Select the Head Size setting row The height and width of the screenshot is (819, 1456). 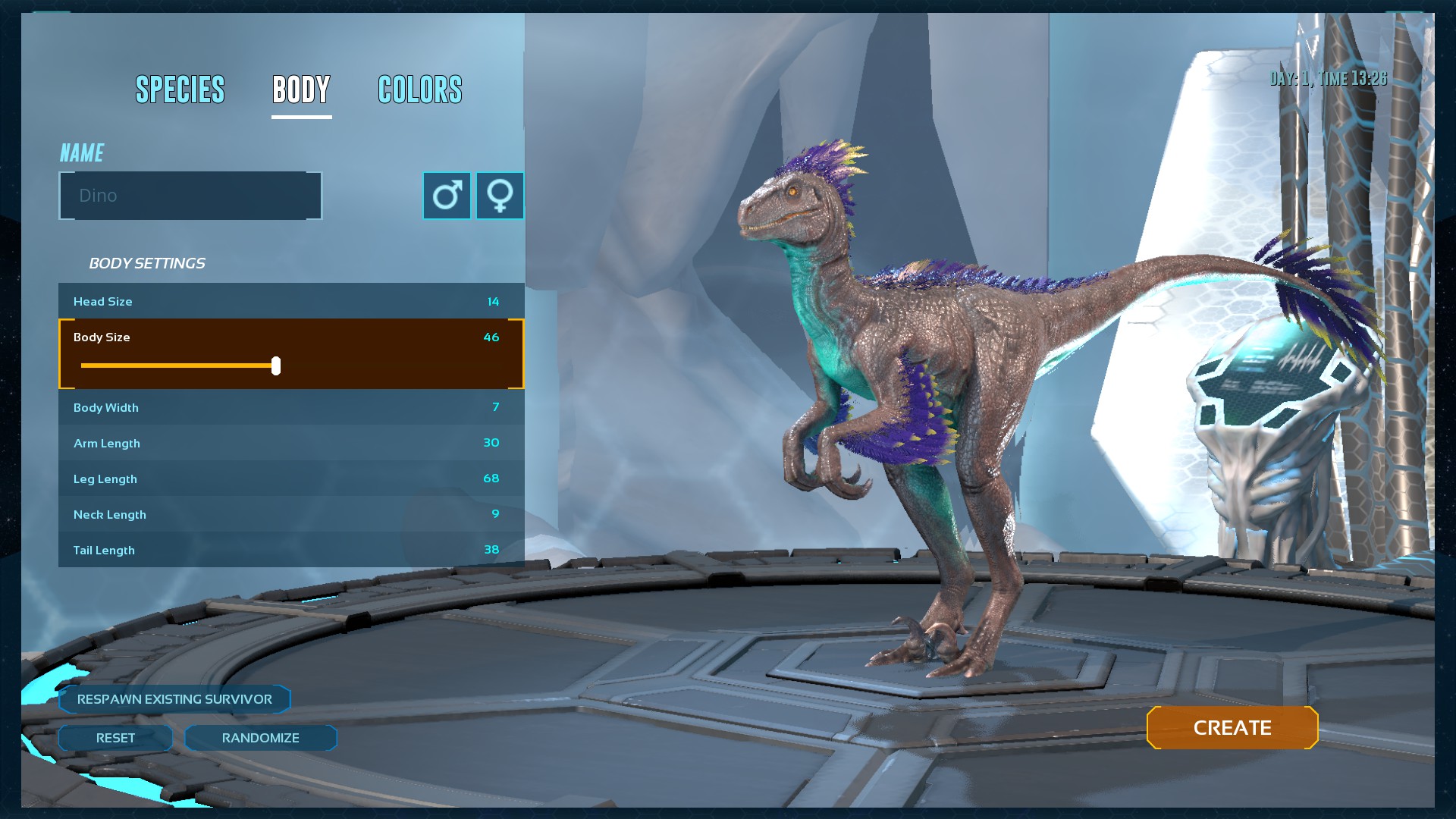point(290,301)
